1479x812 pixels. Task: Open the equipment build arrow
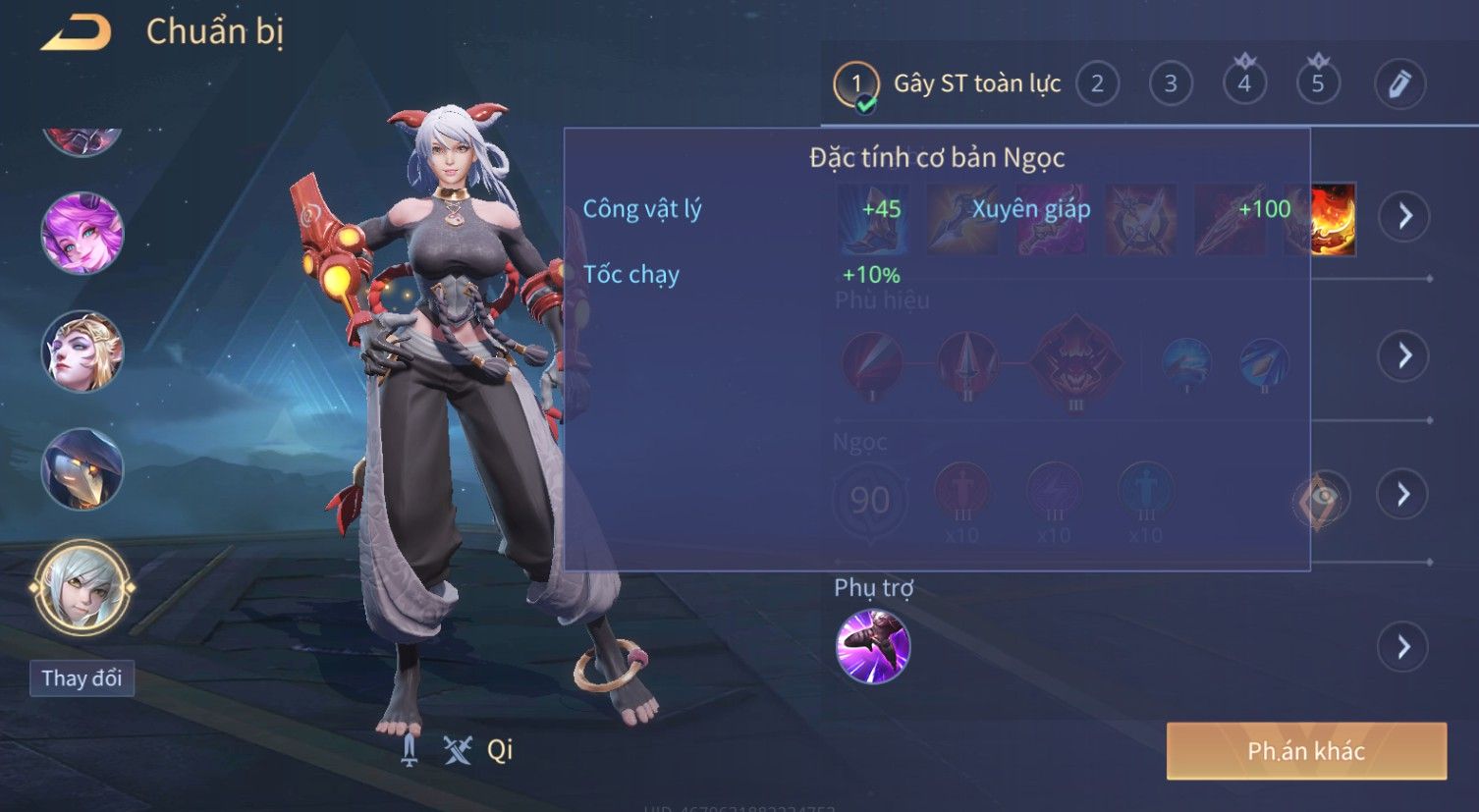click(1404, 216)
